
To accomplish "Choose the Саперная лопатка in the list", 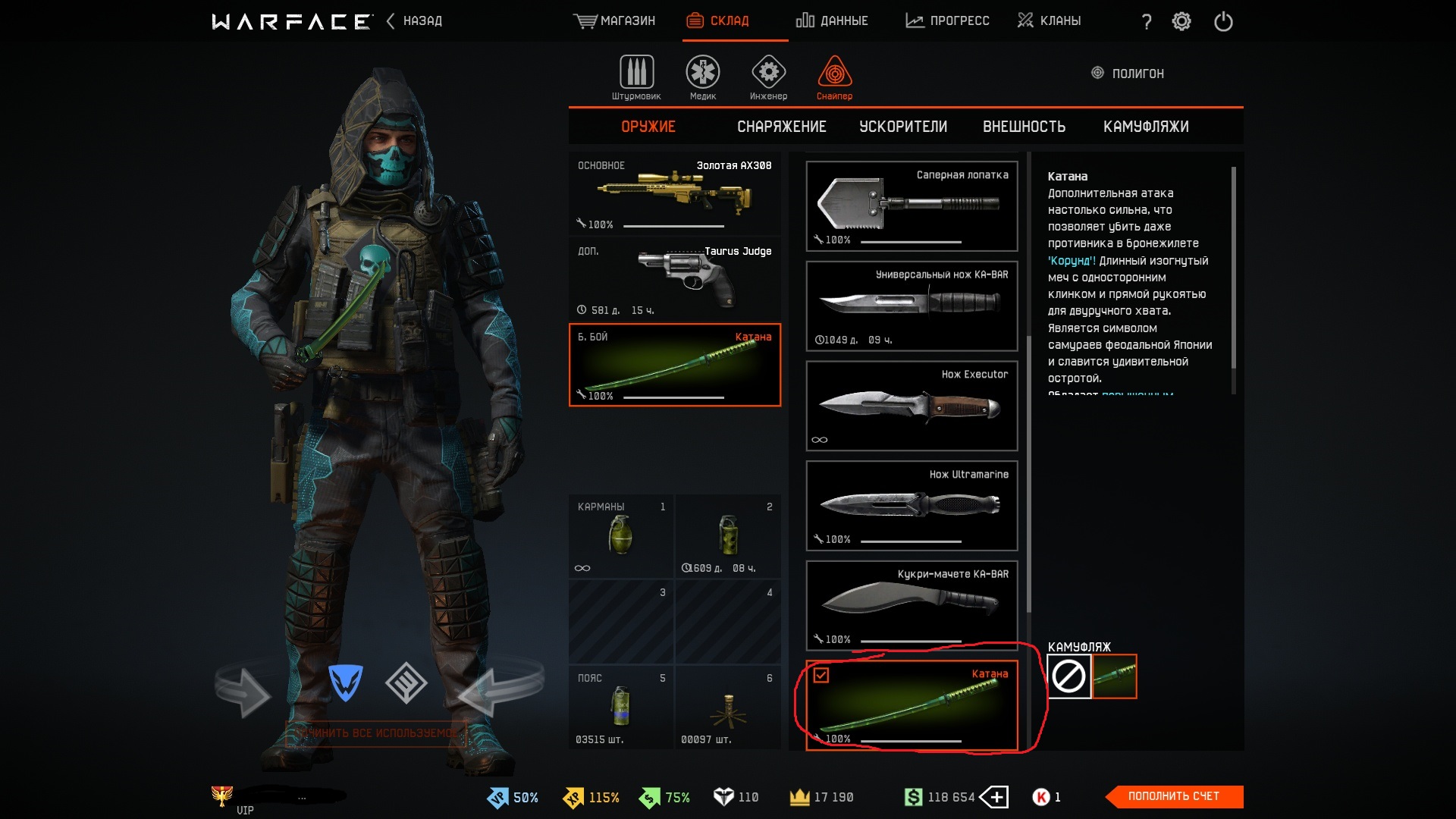I will (x=912, y=206).
